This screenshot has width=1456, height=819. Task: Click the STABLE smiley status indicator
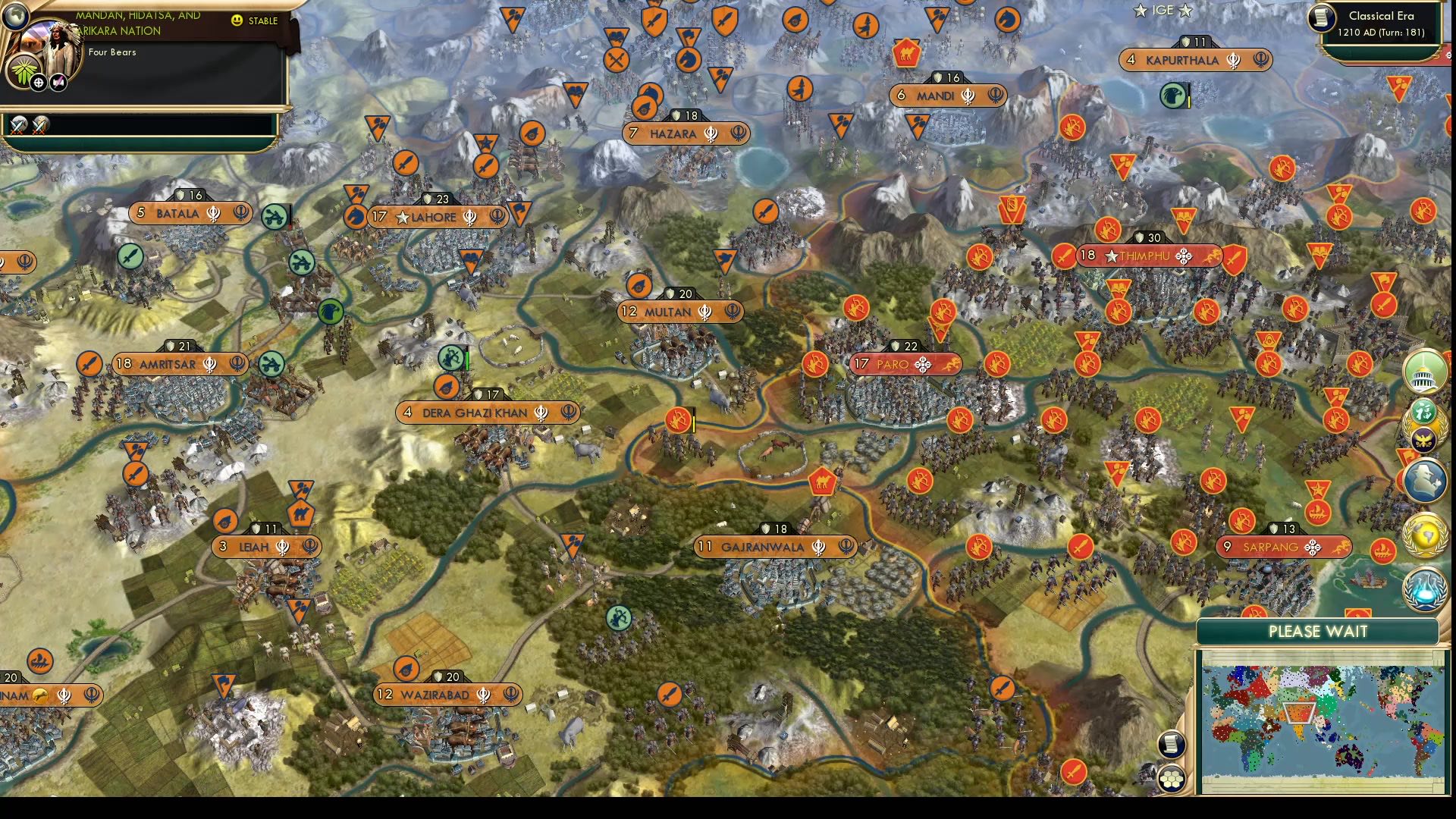click(237, 20)
